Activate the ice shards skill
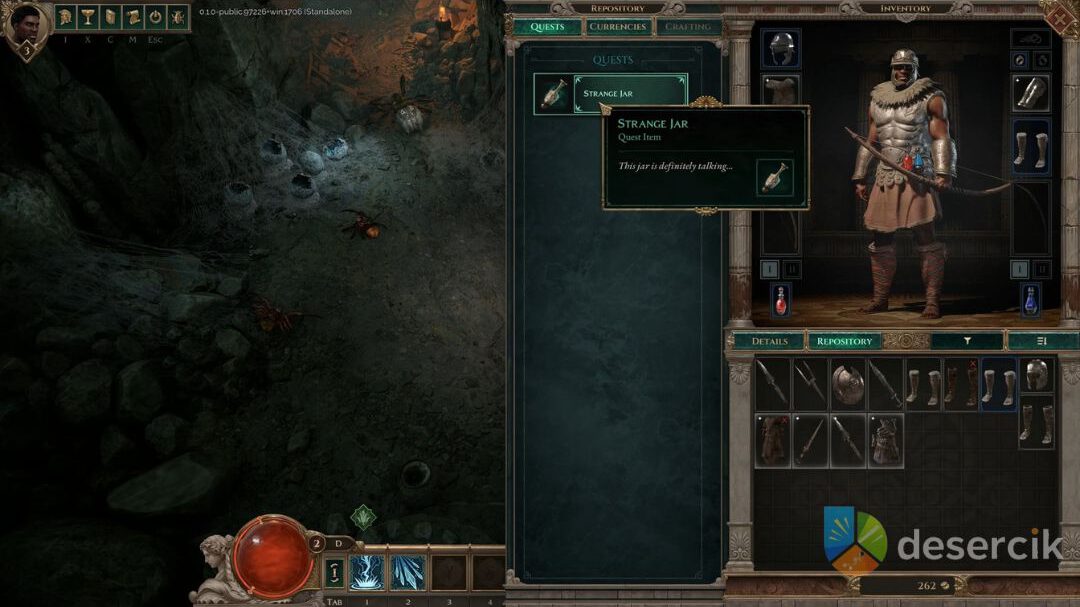Viewport: 1080px width, 607px height. click(x=407, y=573)
